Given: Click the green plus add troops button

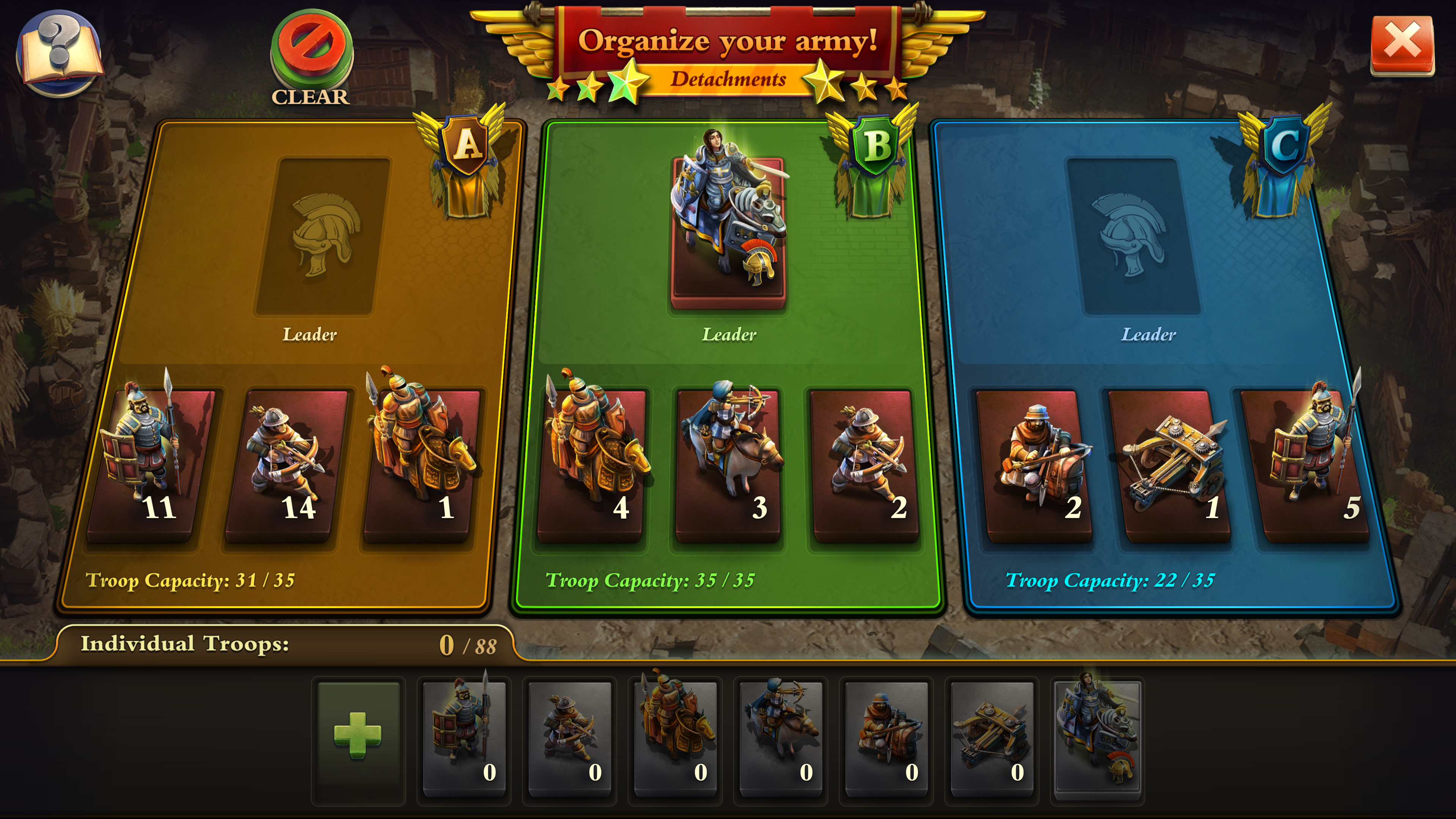Looking at the screenshot, I should (x=358, y=735).
